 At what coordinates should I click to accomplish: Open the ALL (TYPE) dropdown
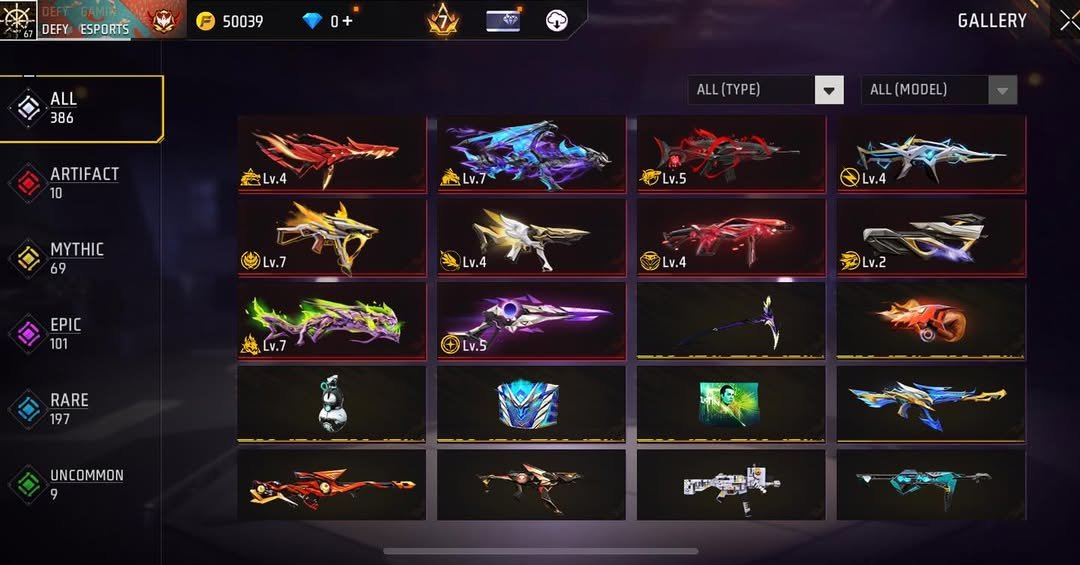pos(766,90)
